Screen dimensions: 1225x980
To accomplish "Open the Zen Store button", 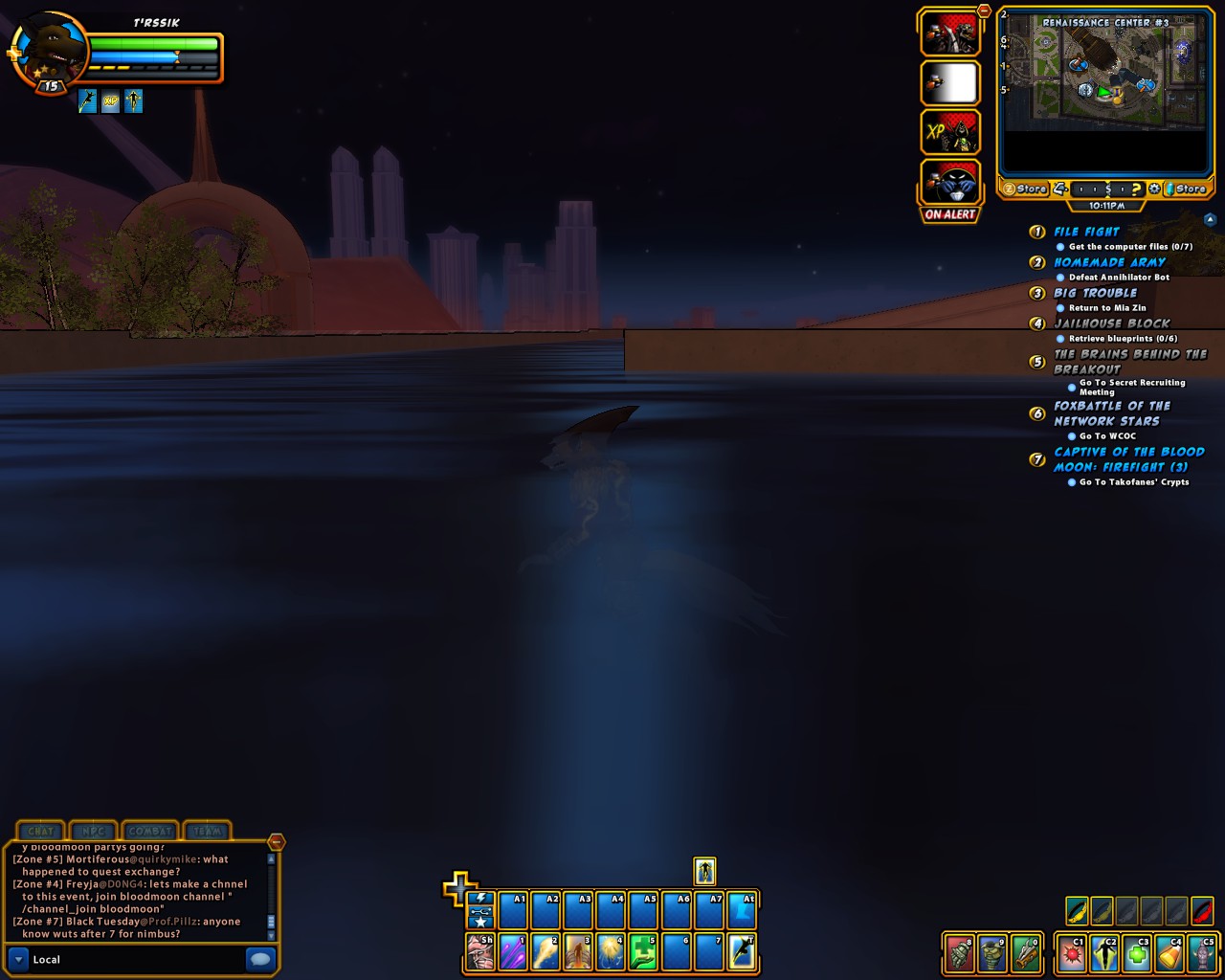I will [1024, 189].
